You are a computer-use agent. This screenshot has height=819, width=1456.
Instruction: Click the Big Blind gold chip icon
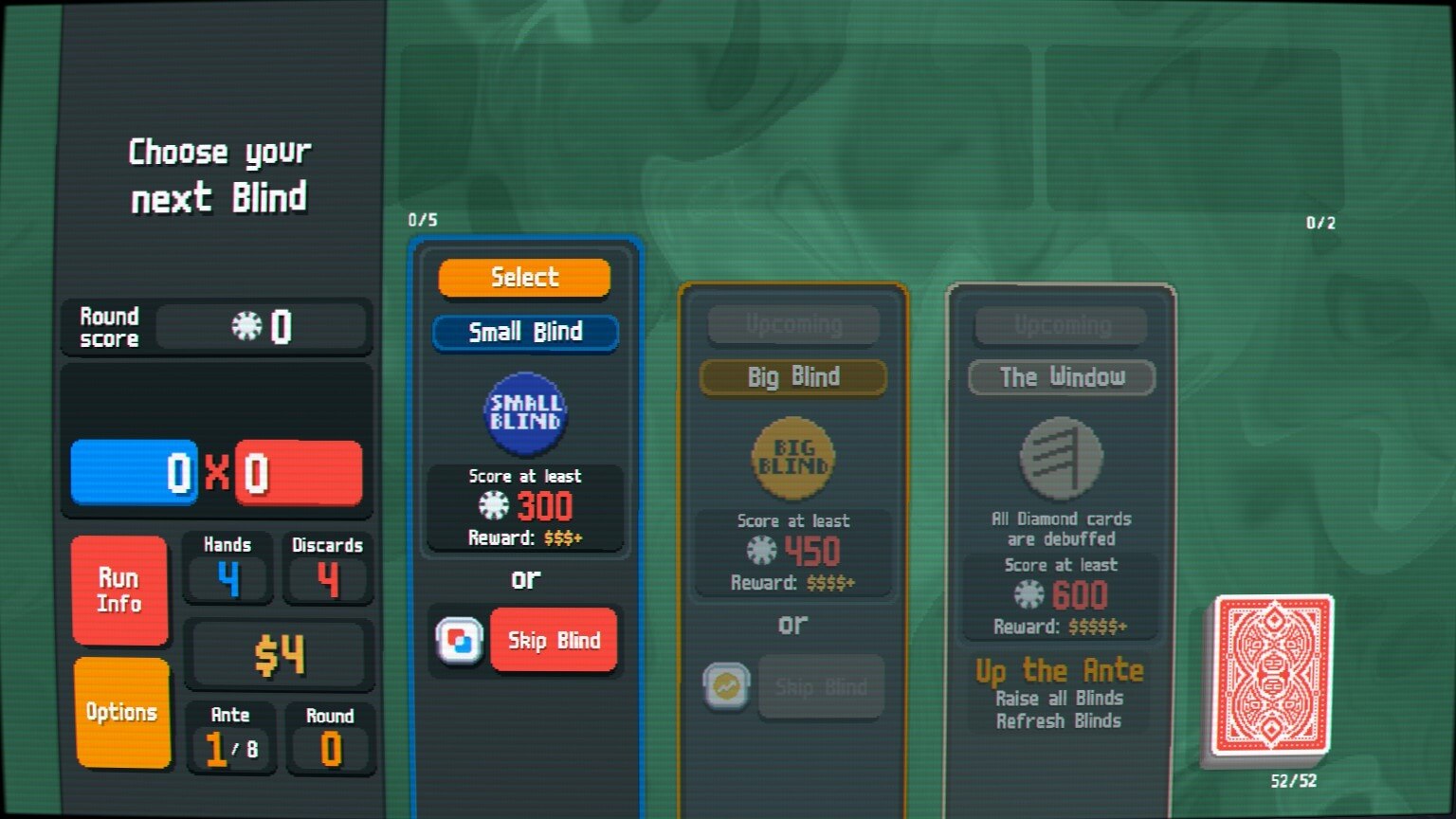792,455
